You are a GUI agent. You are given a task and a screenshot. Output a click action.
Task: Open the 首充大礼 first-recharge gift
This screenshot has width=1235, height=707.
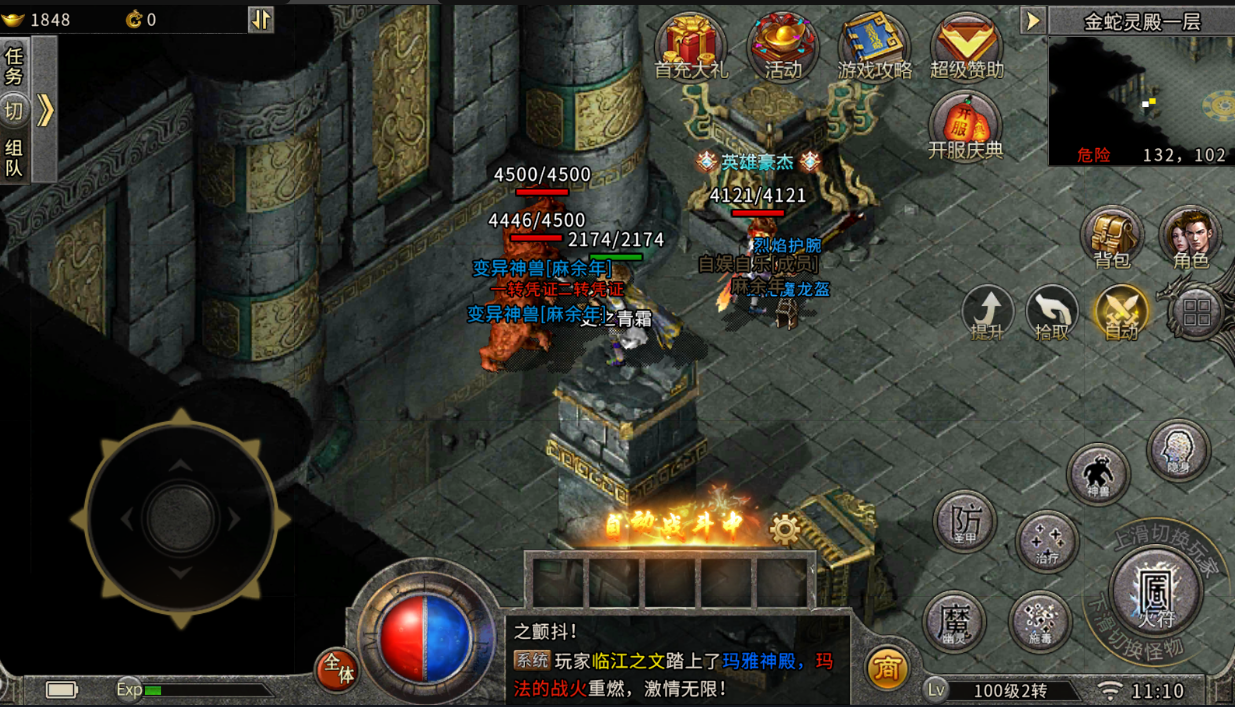tap(691, 46)
